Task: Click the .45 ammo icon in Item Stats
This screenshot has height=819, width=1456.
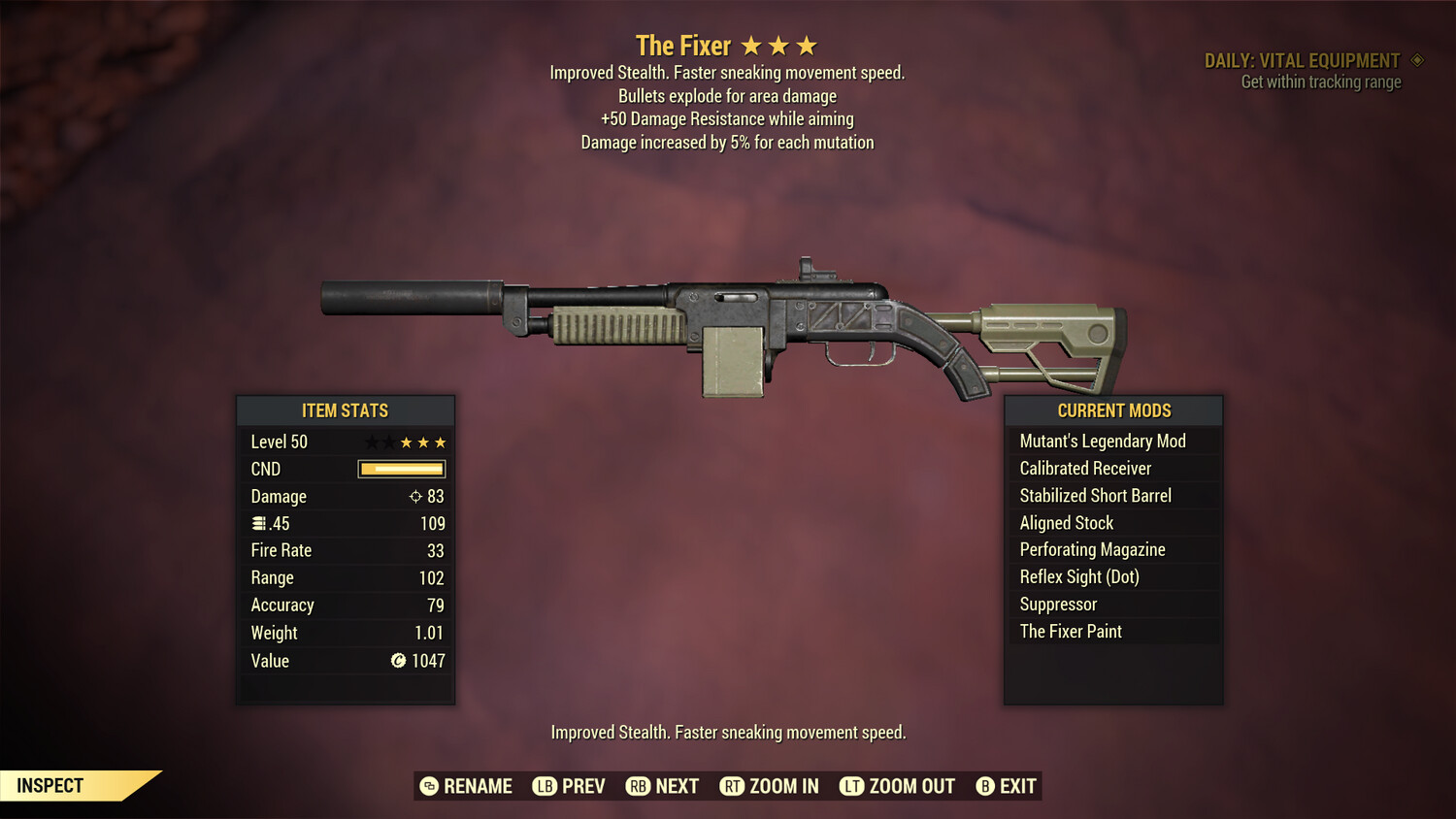Action: tap(258, 523)
